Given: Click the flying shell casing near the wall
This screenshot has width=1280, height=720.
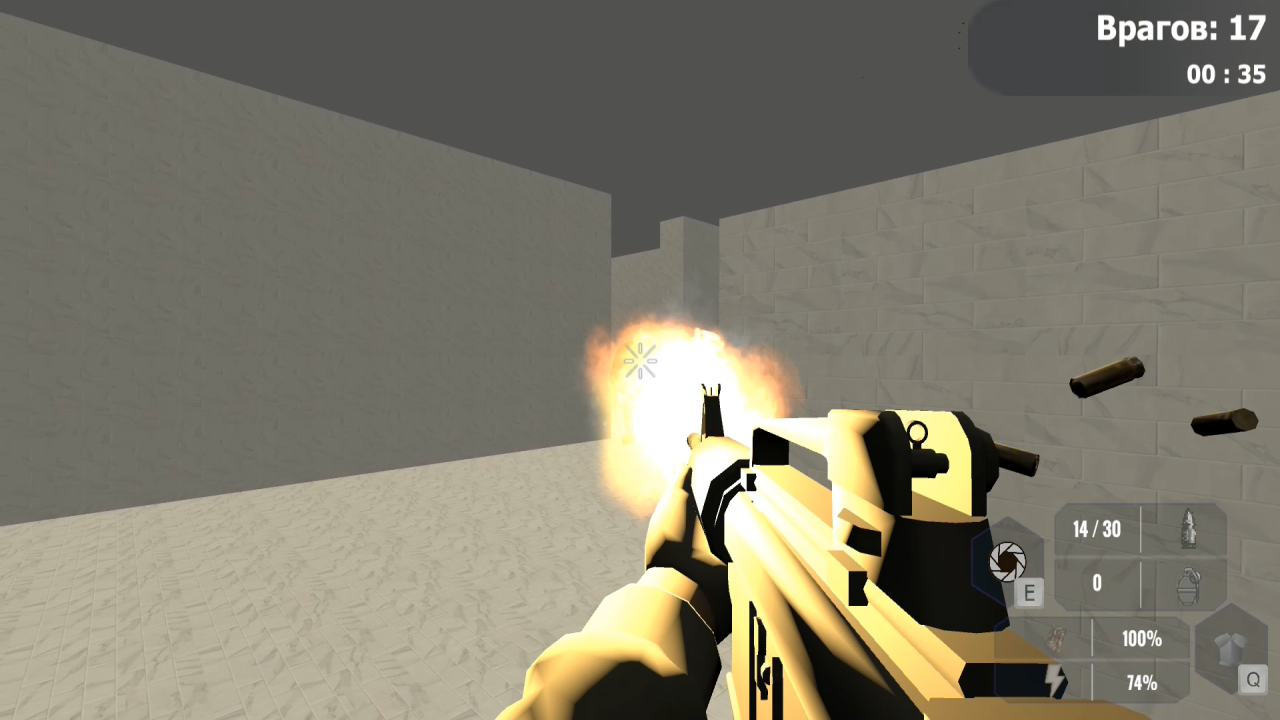Looking at the screenshot, I should pos(1107,375).
